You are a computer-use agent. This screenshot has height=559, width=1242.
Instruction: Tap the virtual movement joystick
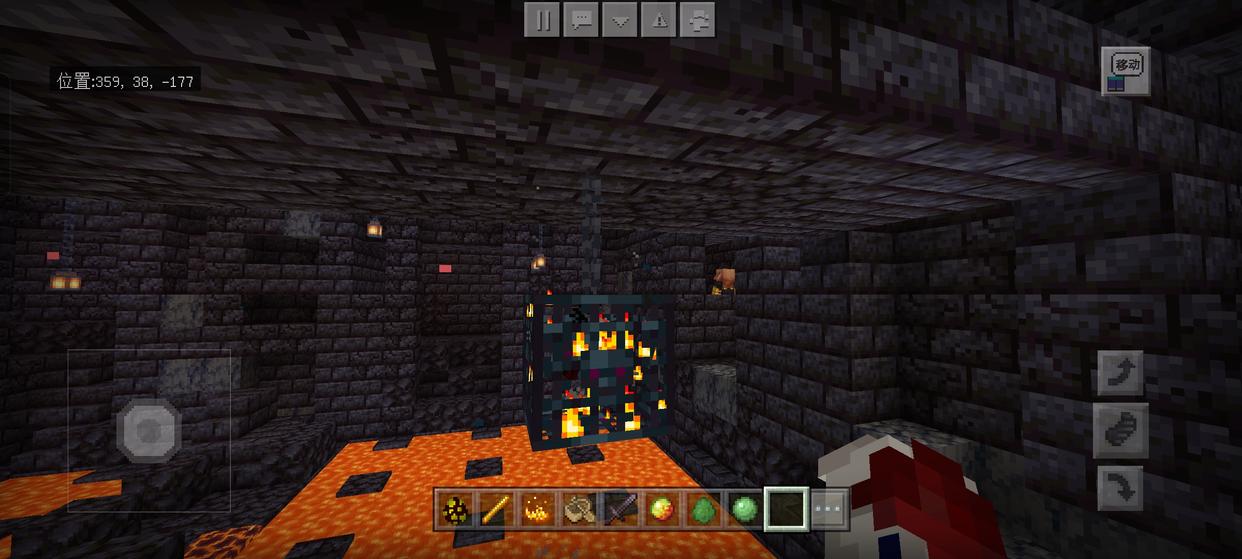(x=149, y=430)
